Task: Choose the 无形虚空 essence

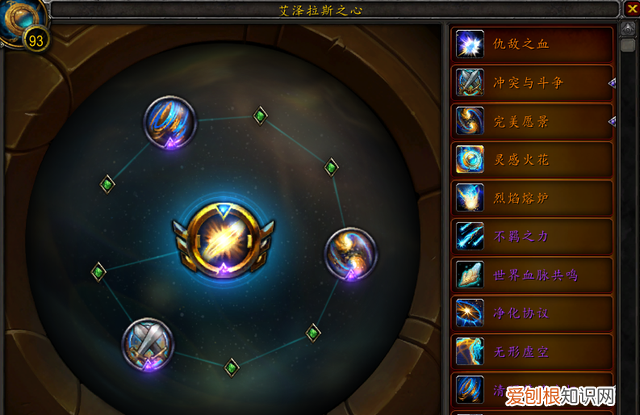Action: coord(532,348)
